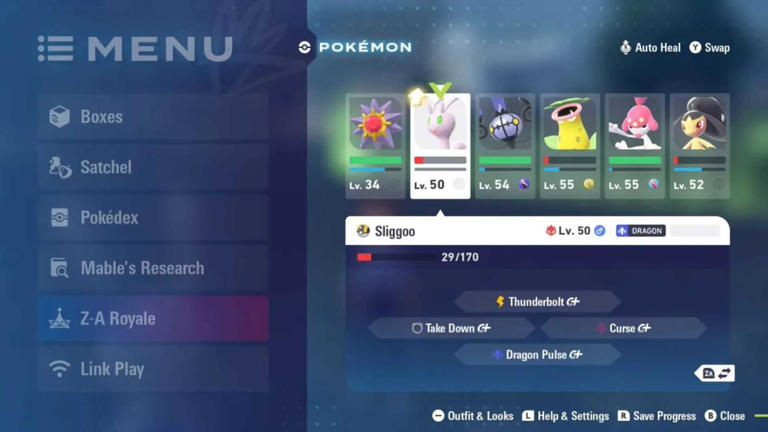
Task: Open Outfit & Looks
Action: point(473,416)
